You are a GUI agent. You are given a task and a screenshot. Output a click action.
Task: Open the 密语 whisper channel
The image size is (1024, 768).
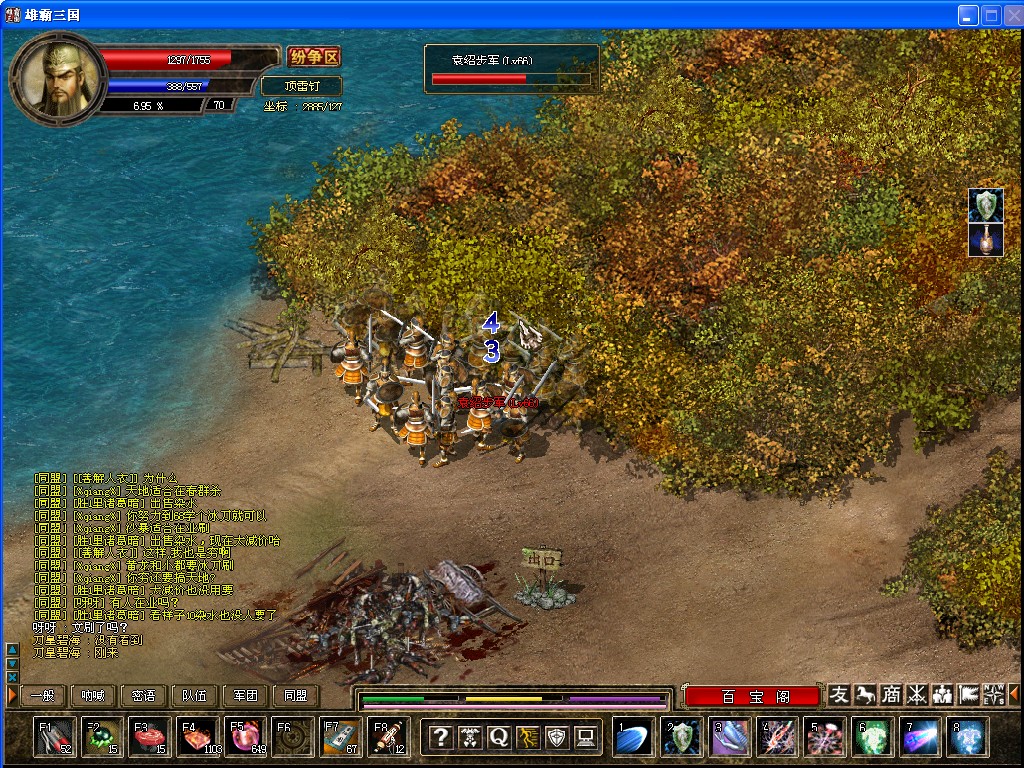coord(144,696)
